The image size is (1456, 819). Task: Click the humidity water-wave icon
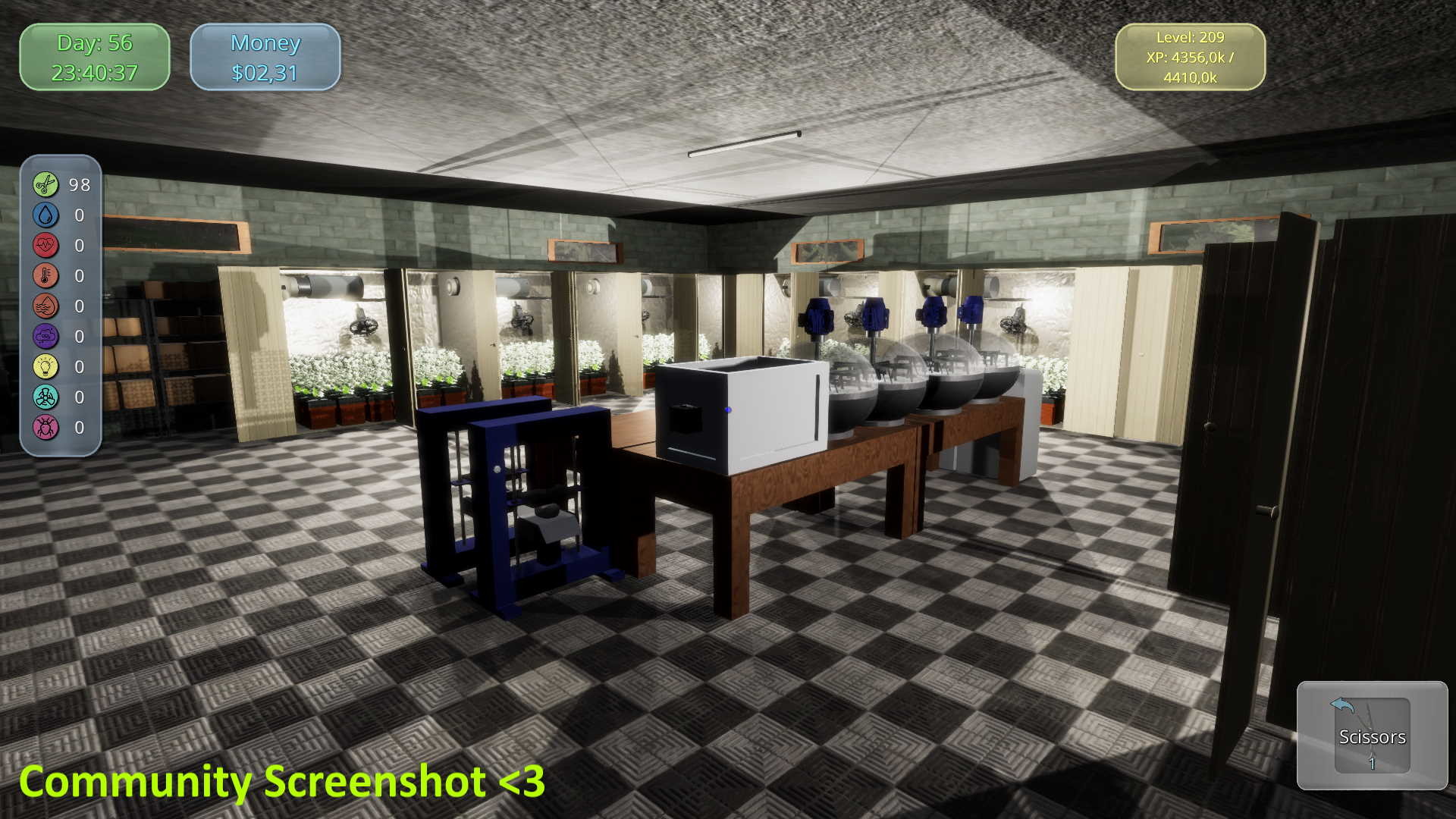[x=45, y=306]
